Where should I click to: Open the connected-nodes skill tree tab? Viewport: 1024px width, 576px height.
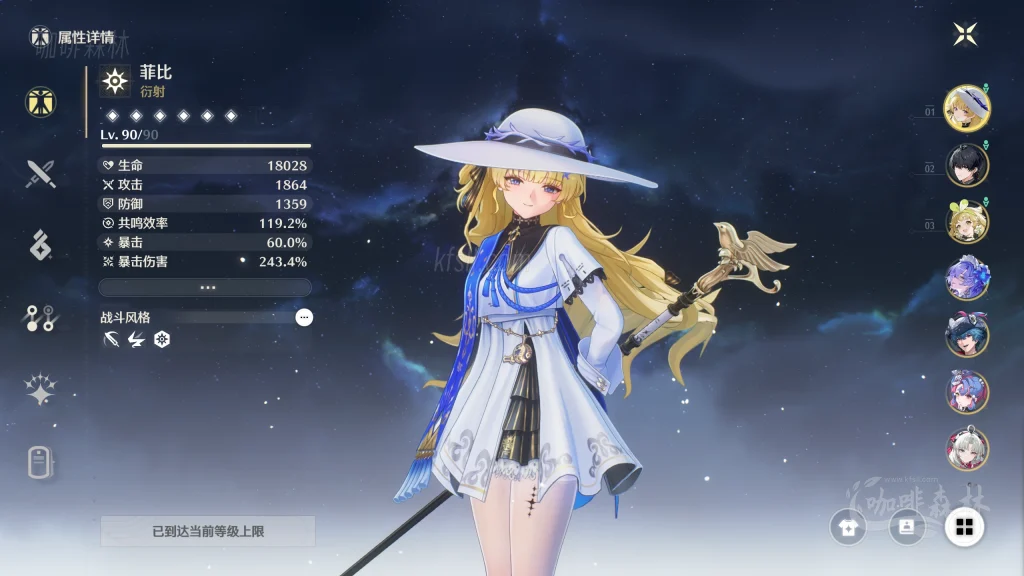coord(41,318)
